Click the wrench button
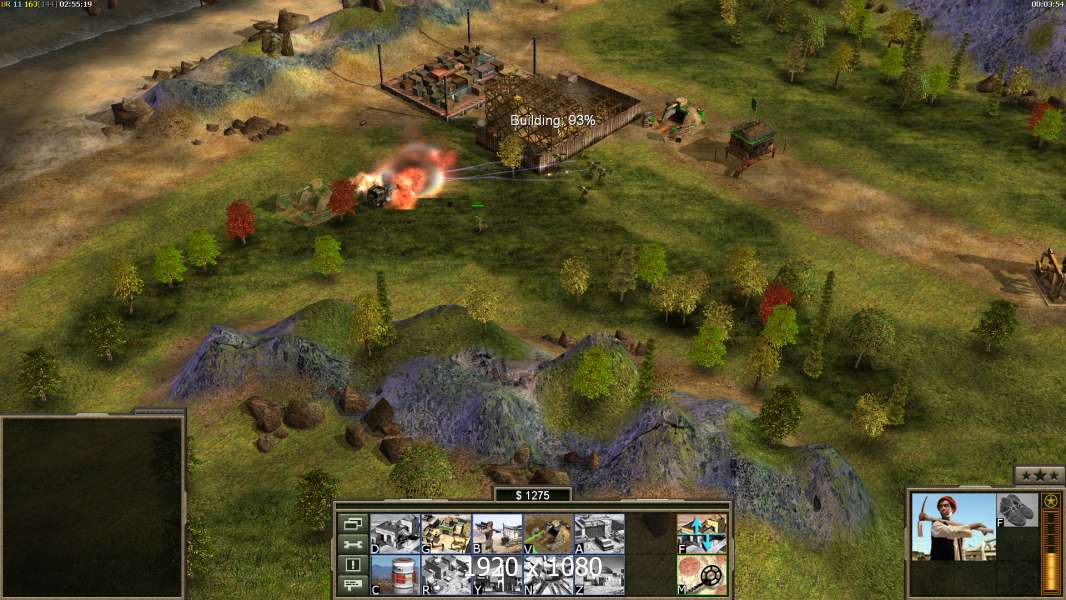 (x=351, y=544)
